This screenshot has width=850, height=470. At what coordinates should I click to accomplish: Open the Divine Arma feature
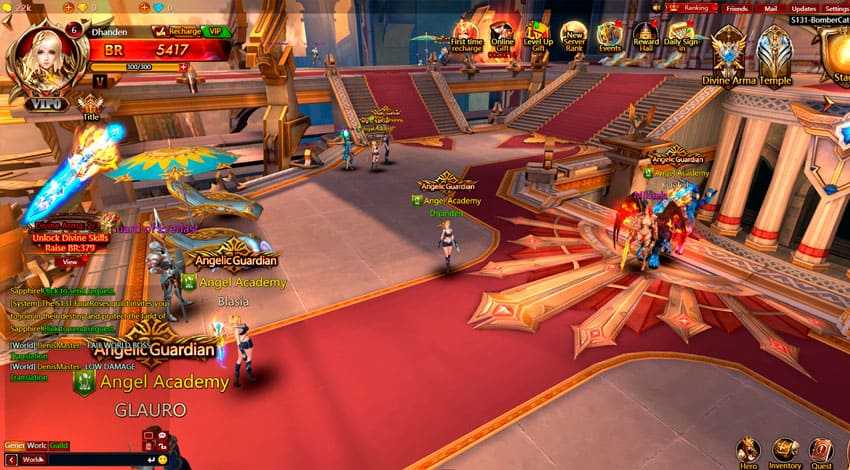click(728, 52)
